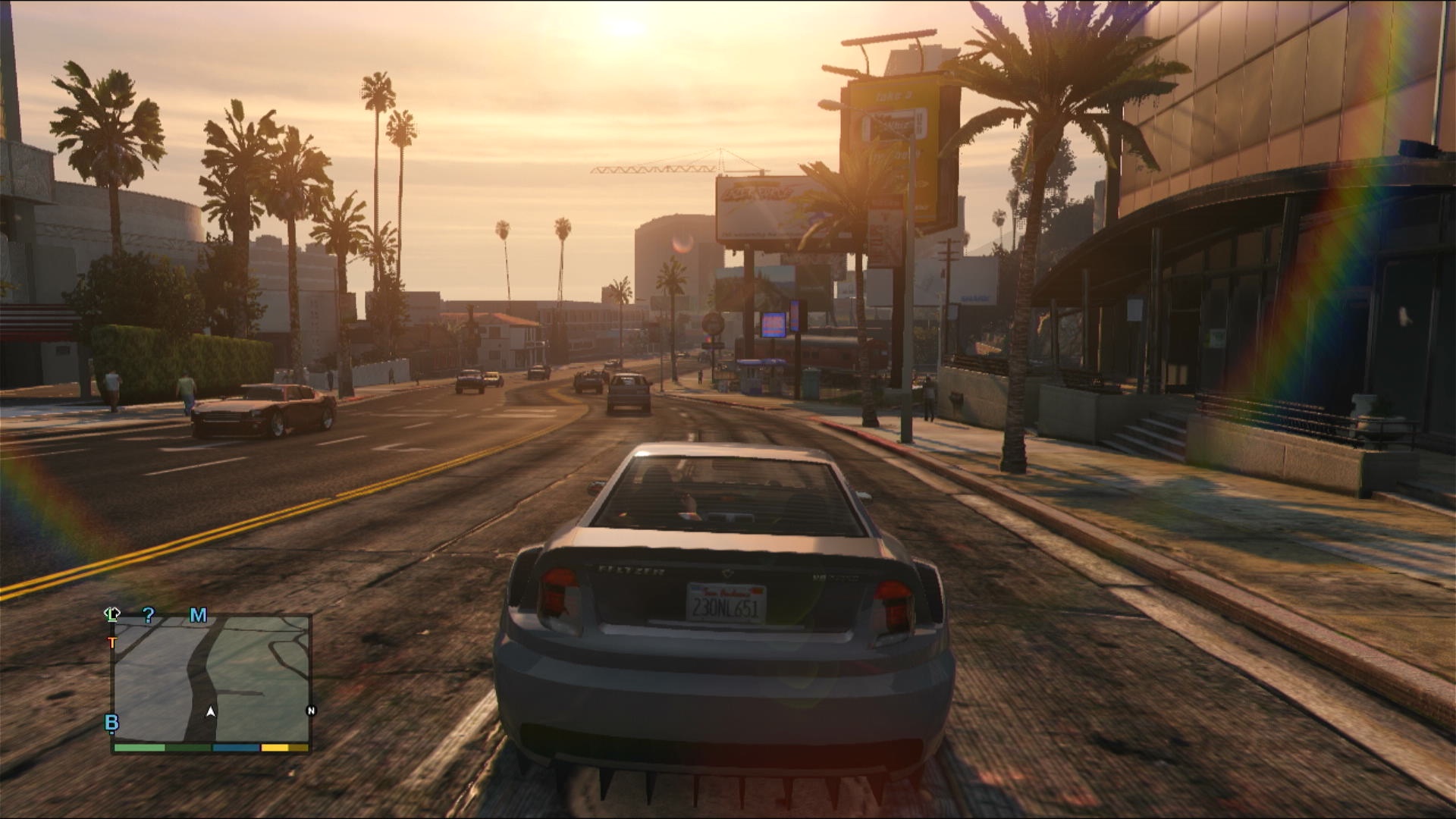The height and width of the screenshot is (819, 1456).
Task: Select the blue M character icon
Action: point(198,615)
